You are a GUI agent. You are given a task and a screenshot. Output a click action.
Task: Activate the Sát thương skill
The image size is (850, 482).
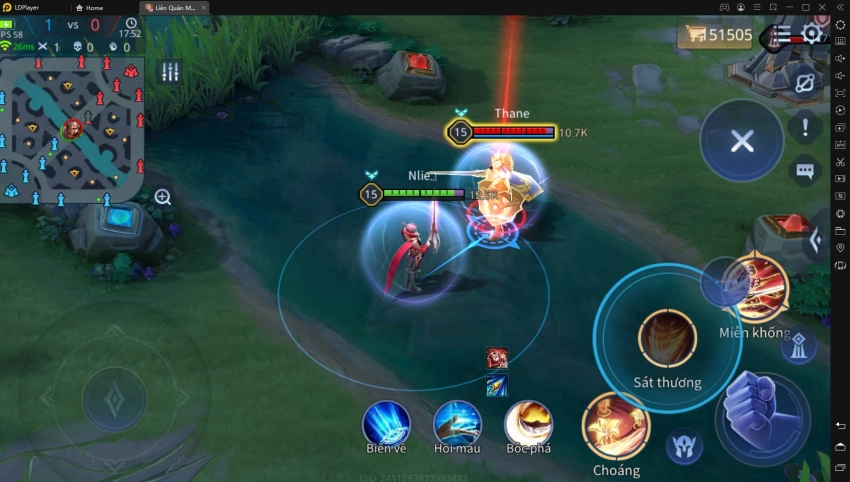667,339
